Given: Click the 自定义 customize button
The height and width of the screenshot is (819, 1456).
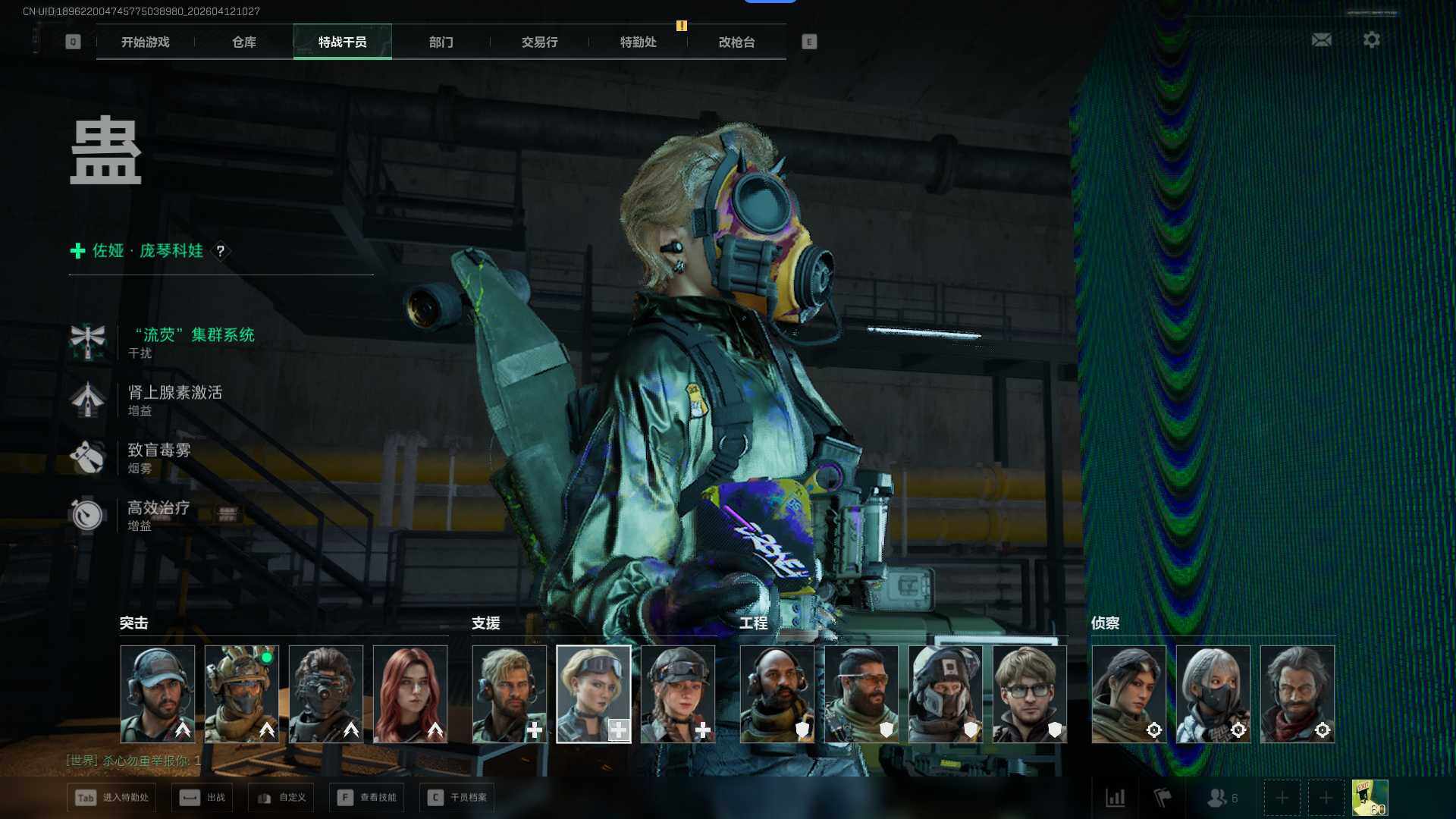Looking at the screenshot, I should pos(281,797).
